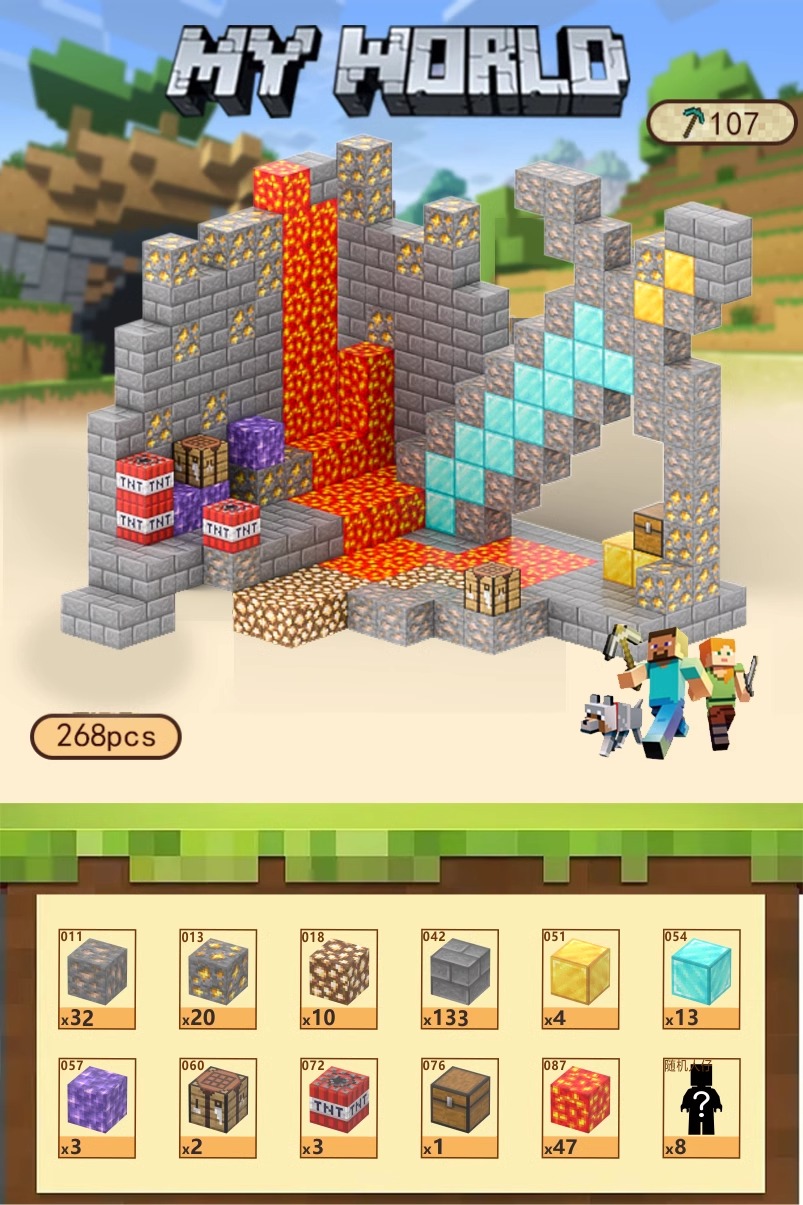
Task: Choose the wooden chest slot 076
Action: 459,1107
